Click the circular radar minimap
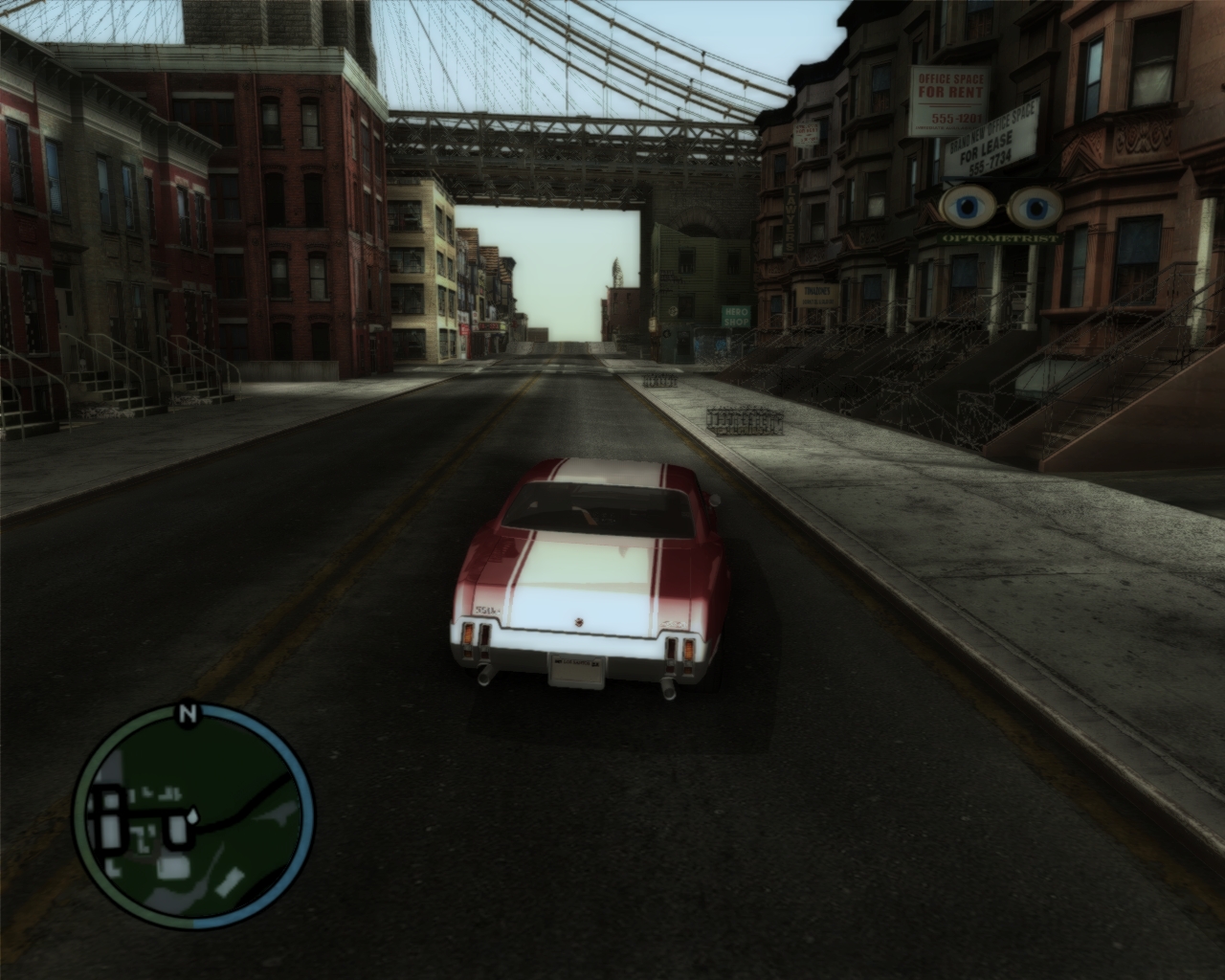This screenshot has width=1225, height=980. click(x=193, y=822)
